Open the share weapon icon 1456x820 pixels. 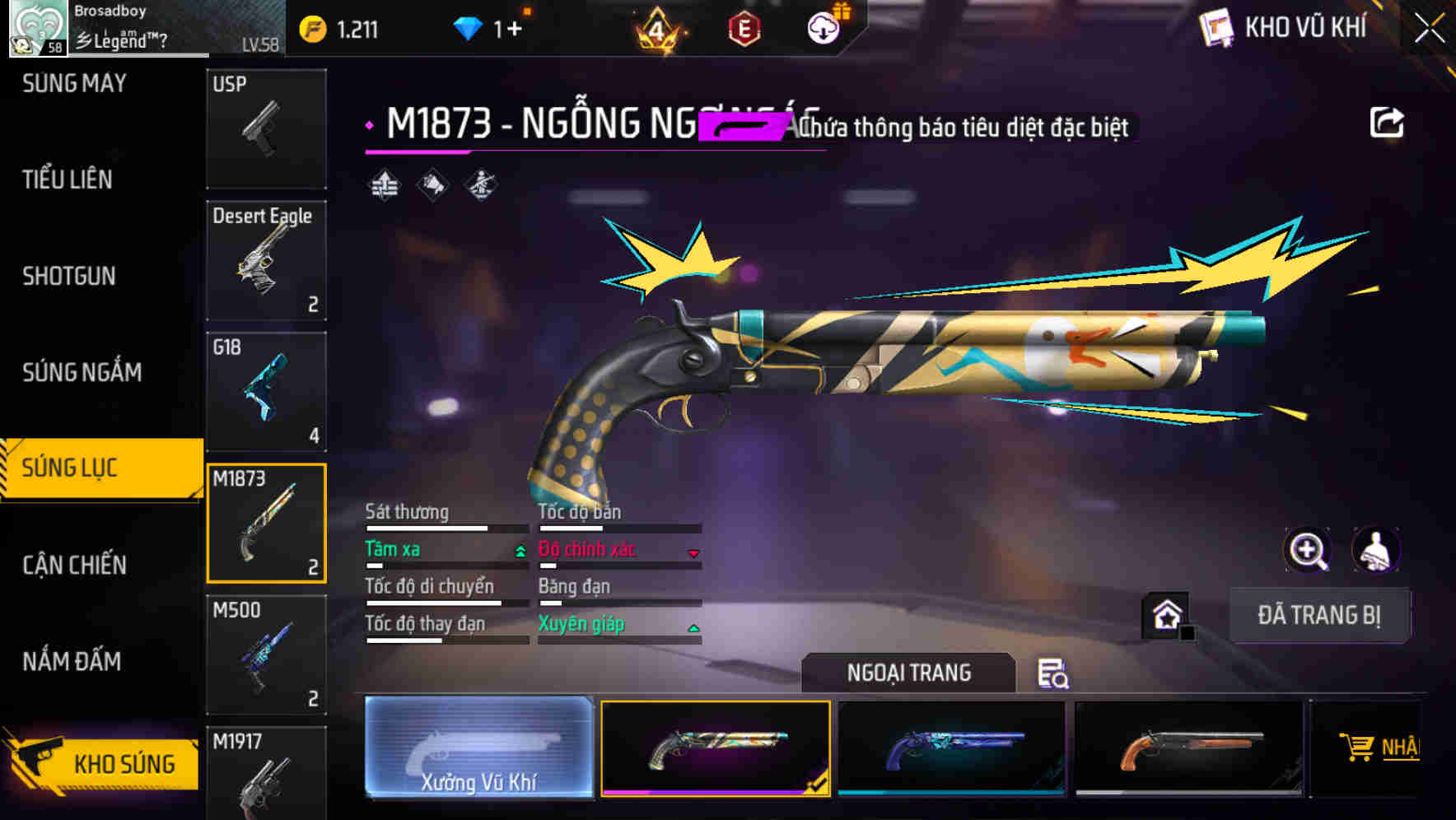pyautogui.click(x=1387, y=120)
